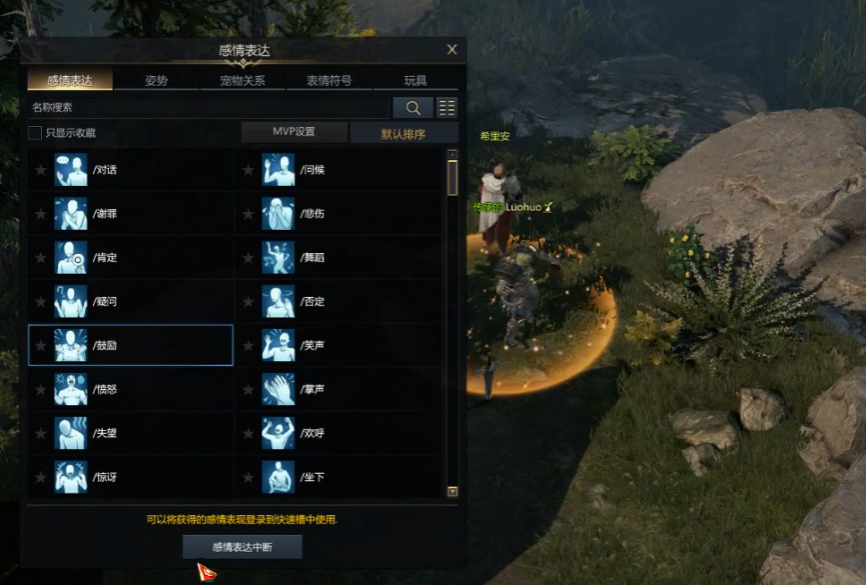Close the 感情表达 window

[452, 49]
